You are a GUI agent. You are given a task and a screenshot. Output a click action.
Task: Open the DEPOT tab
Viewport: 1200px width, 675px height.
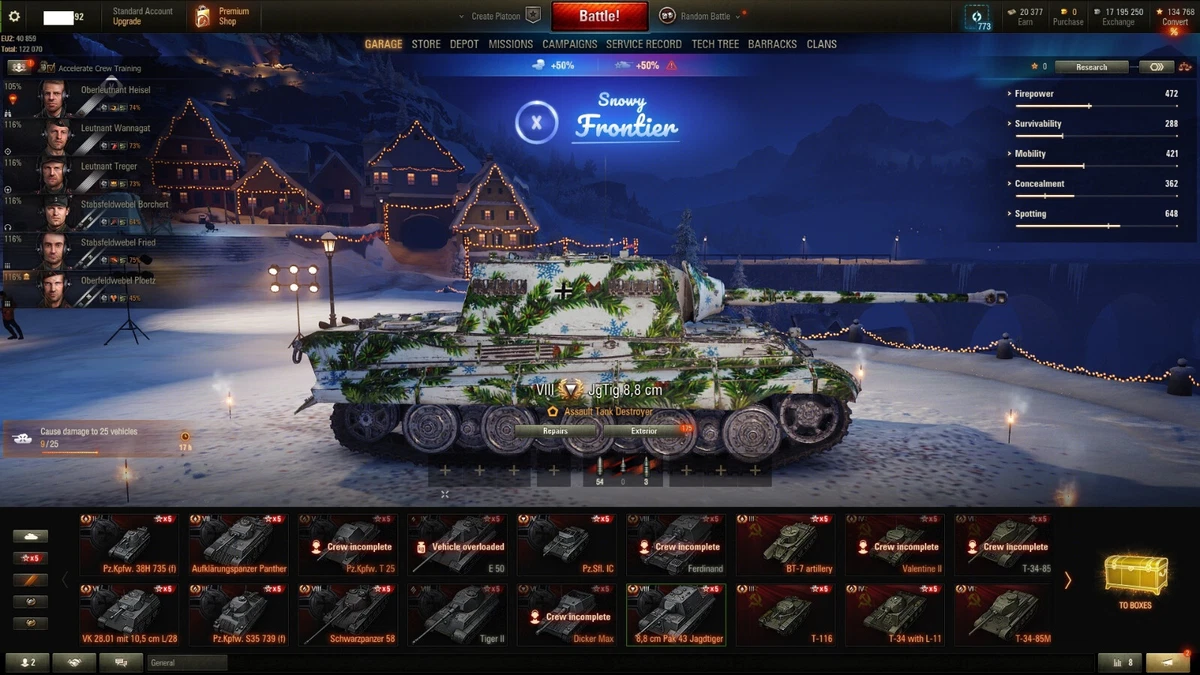pos(464,44)
